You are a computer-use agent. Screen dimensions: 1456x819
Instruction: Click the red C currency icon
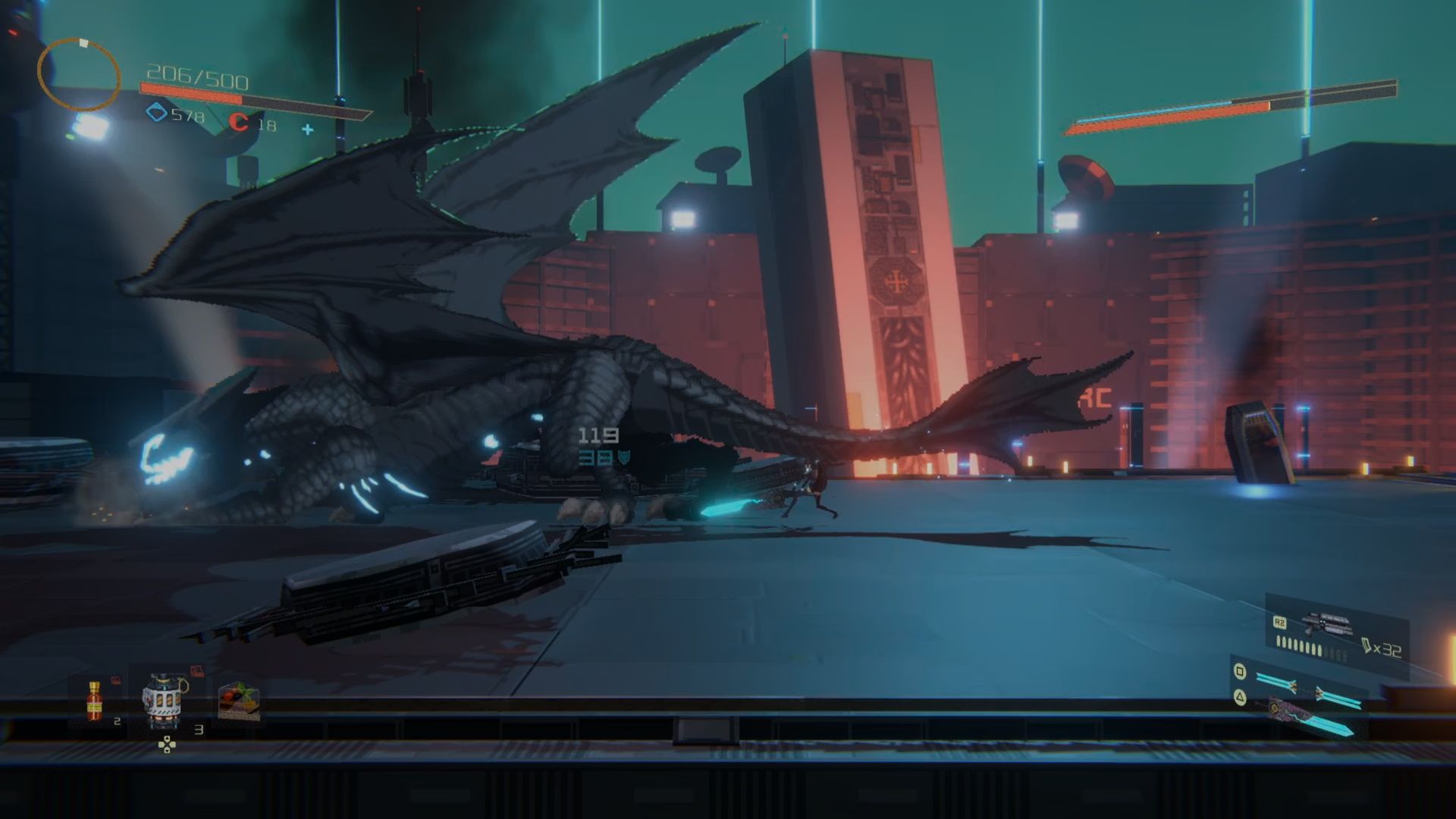[x=239, y=121]
